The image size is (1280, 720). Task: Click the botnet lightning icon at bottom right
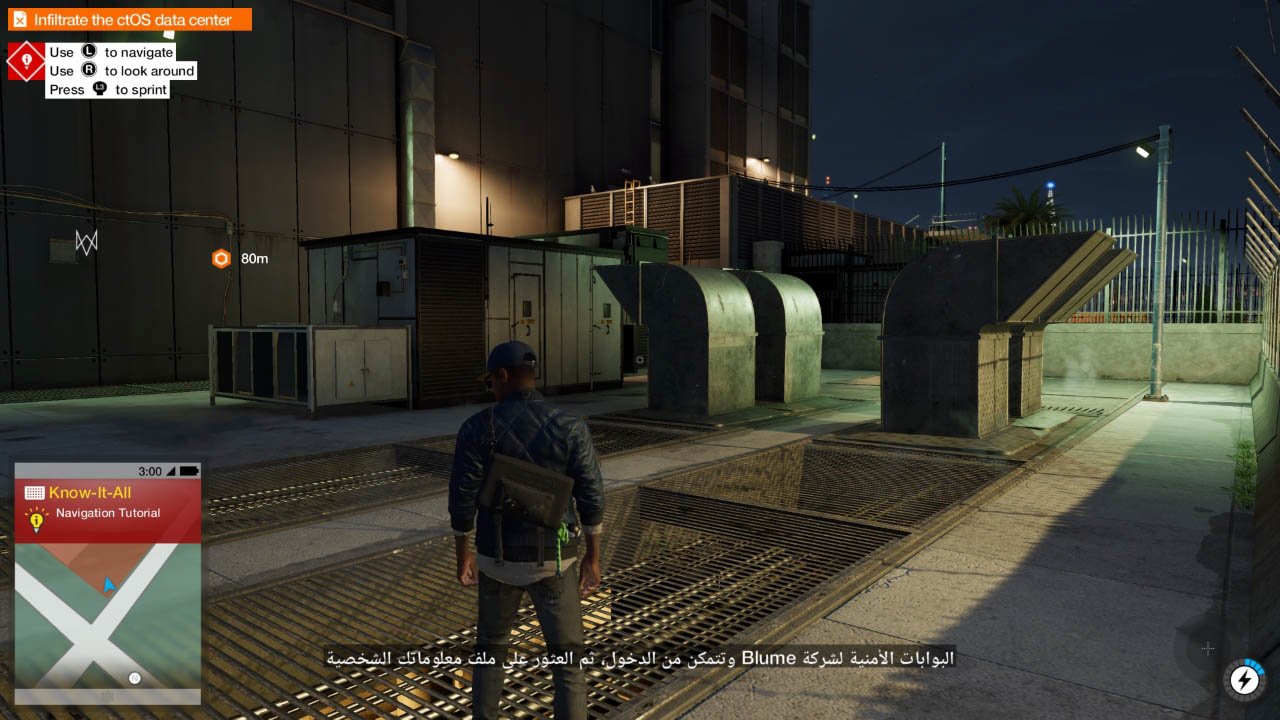pos(1243,680)
